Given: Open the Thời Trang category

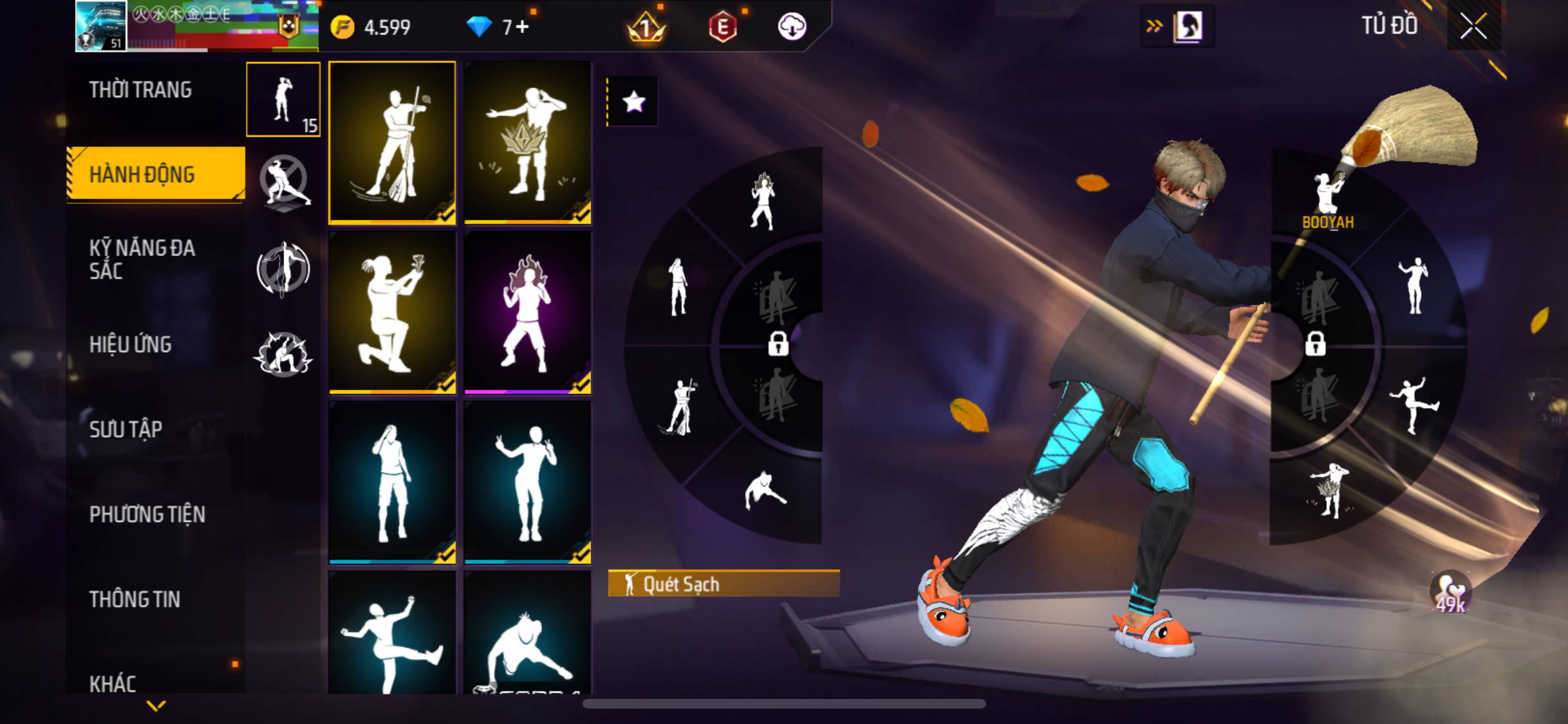Looking at the screenshot, I should 140,90.
